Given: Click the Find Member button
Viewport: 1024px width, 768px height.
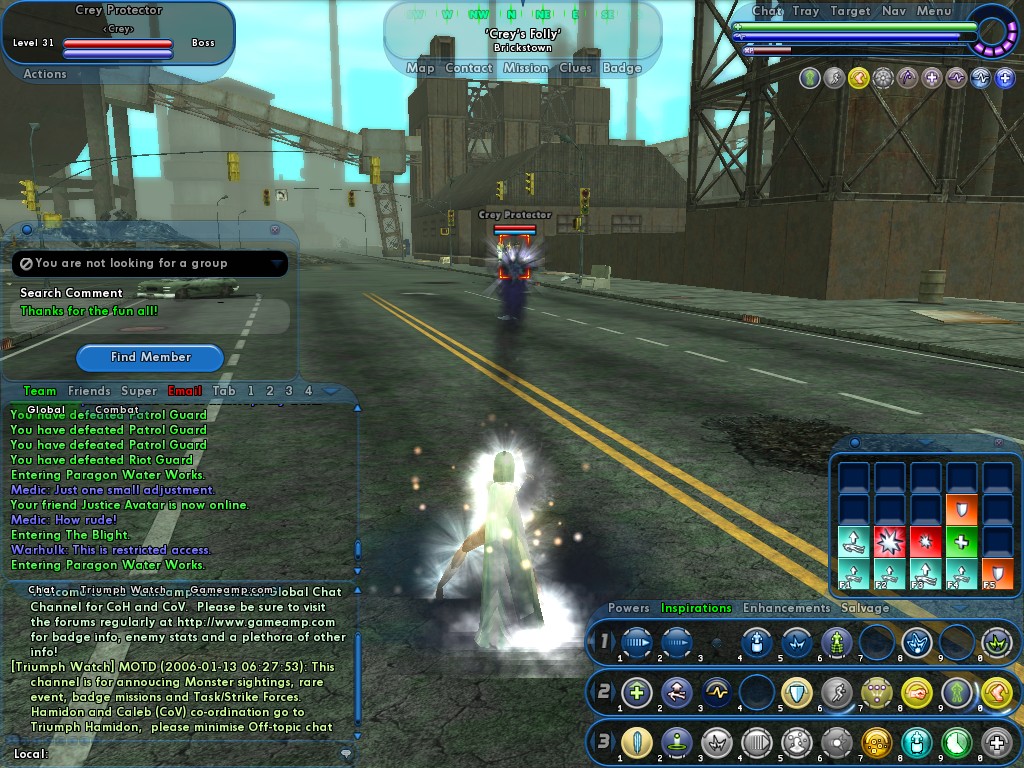Looking at the screenshot, I should [x=150, y=357].
